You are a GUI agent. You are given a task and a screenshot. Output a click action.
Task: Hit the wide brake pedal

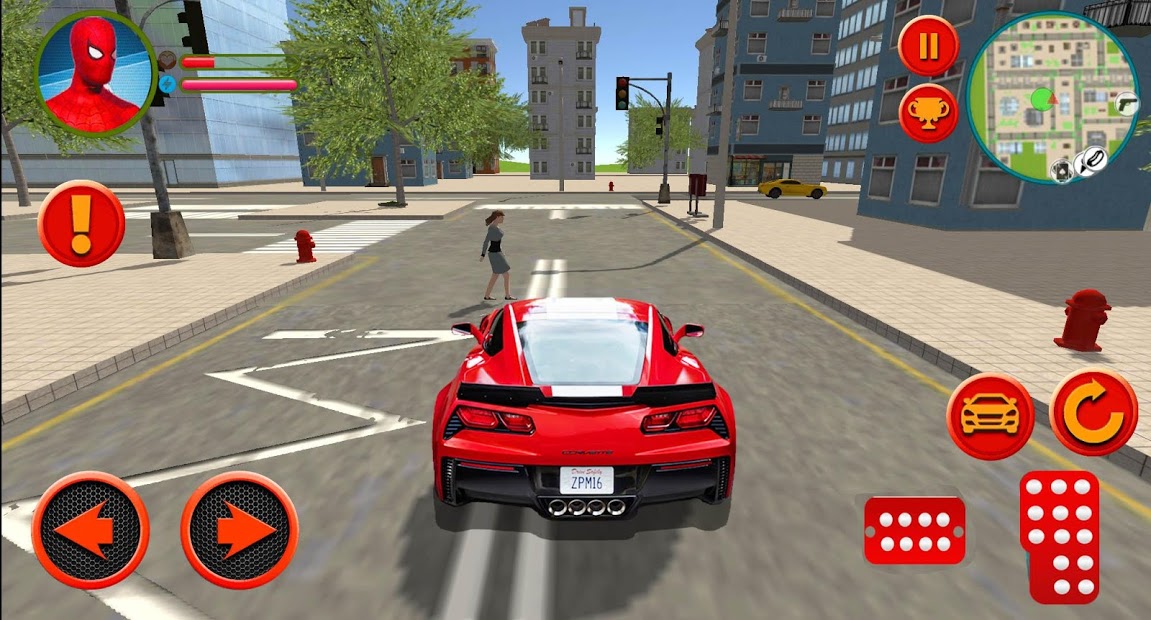(914, 531)
